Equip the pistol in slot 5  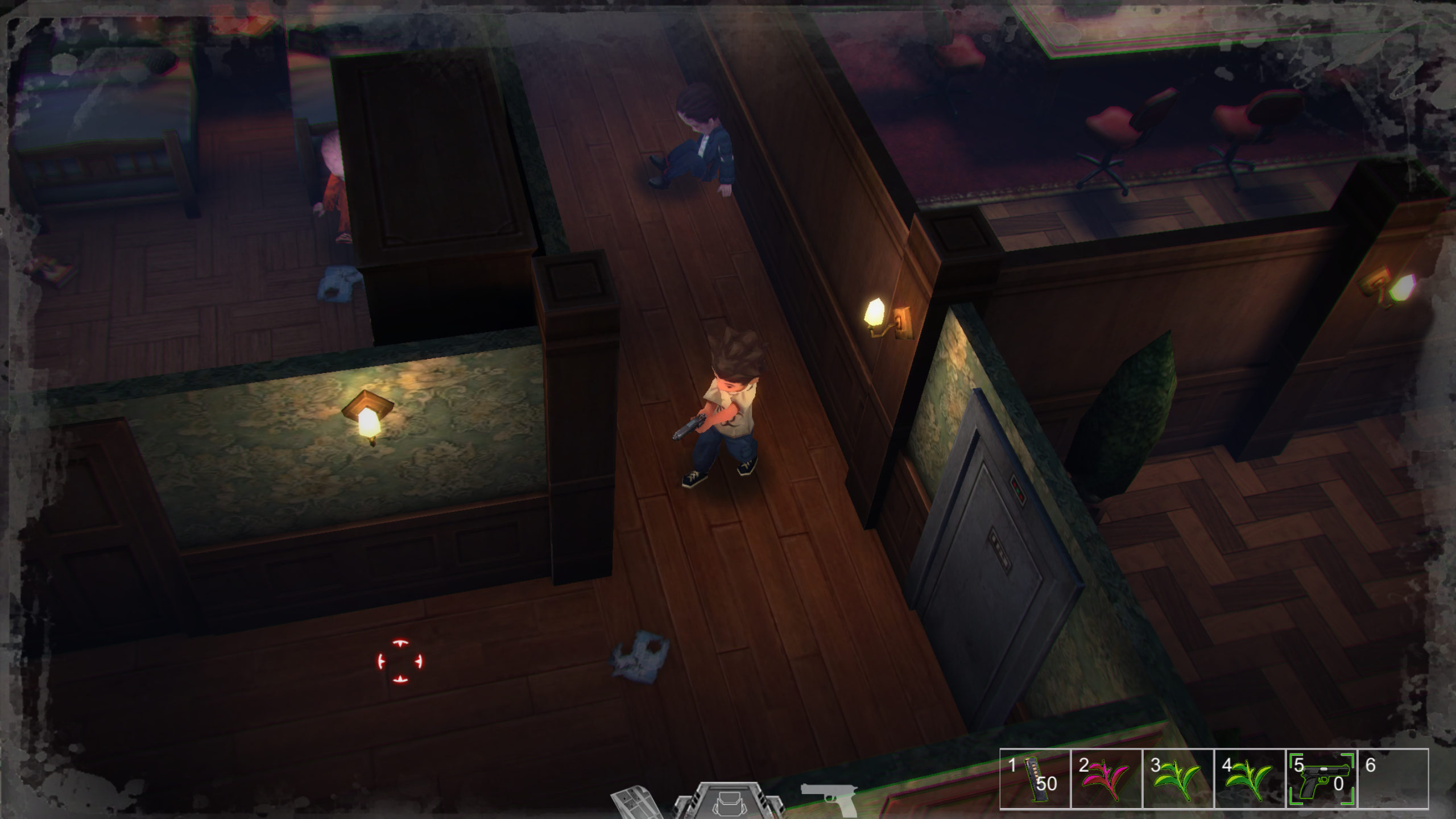click(1321, 778)
